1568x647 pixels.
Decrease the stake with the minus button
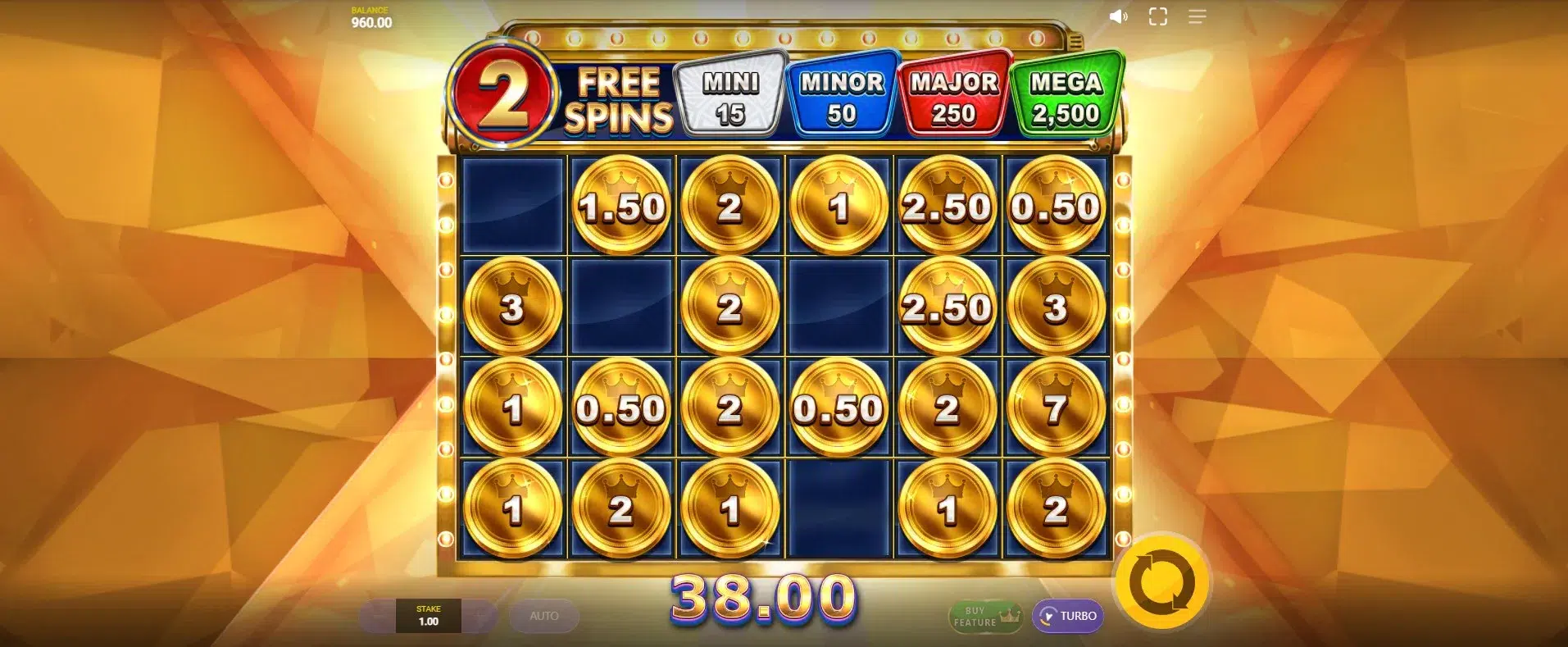point(378,616)
